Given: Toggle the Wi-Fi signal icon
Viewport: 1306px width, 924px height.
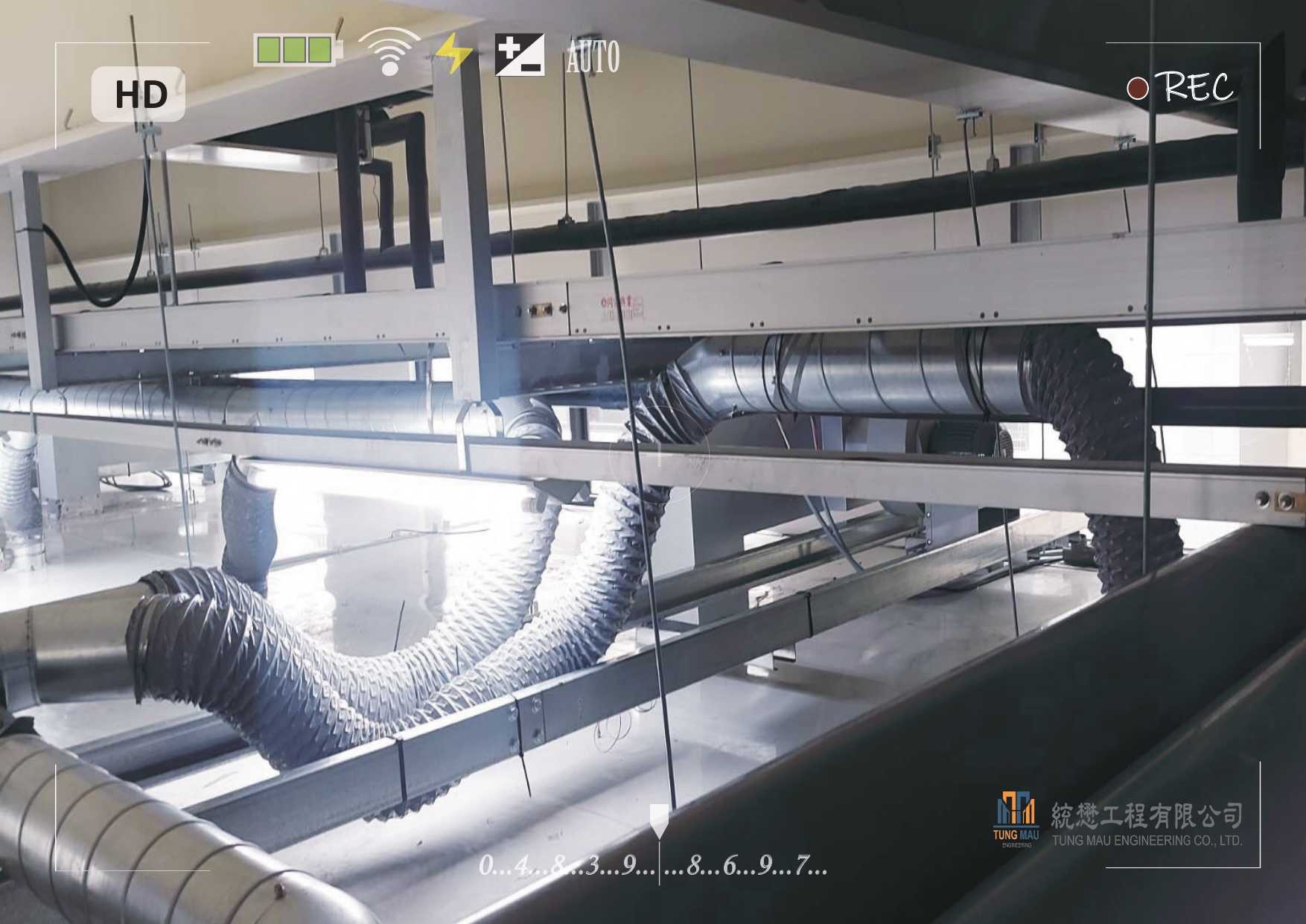Looking at the screenshot, I should (x=389, y=51).
